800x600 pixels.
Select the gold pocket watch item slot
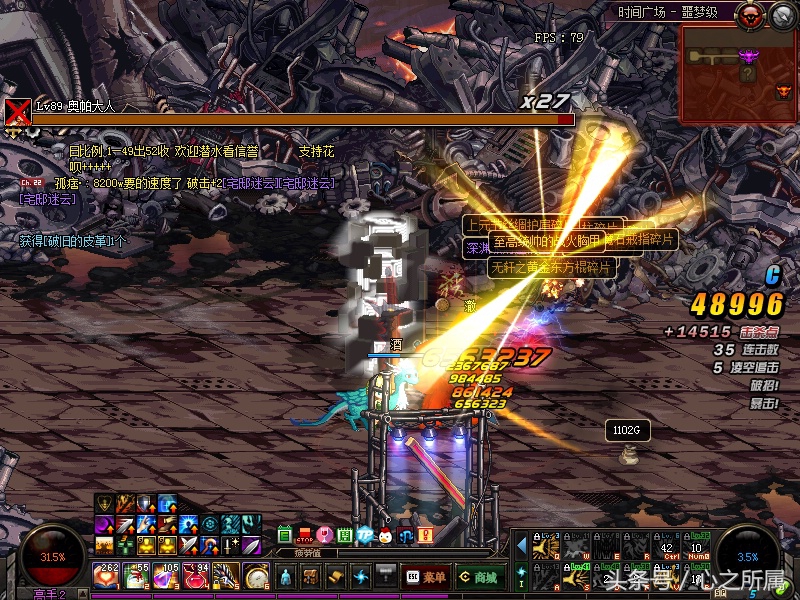256,576
